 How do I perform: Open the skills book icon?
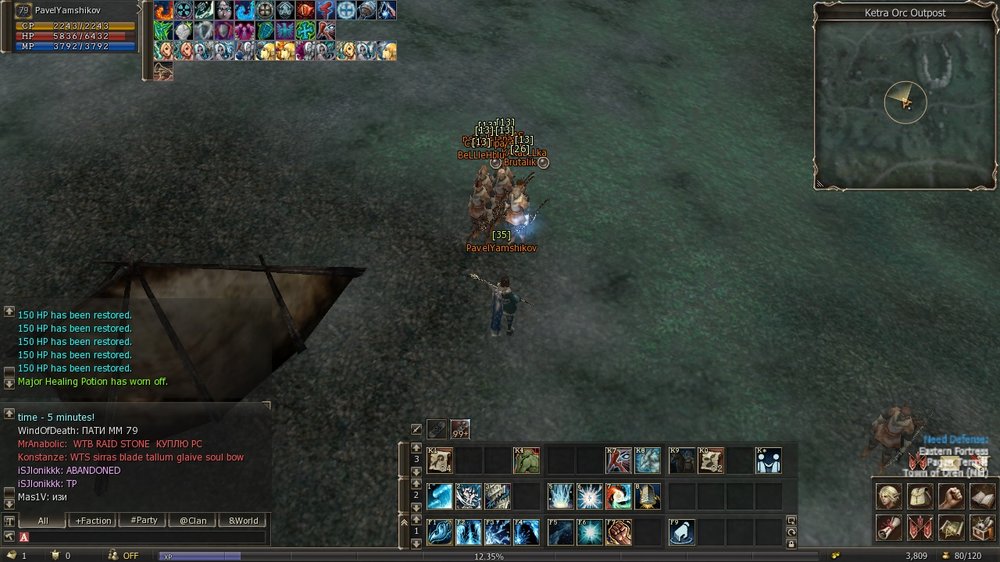click(982, 496)
